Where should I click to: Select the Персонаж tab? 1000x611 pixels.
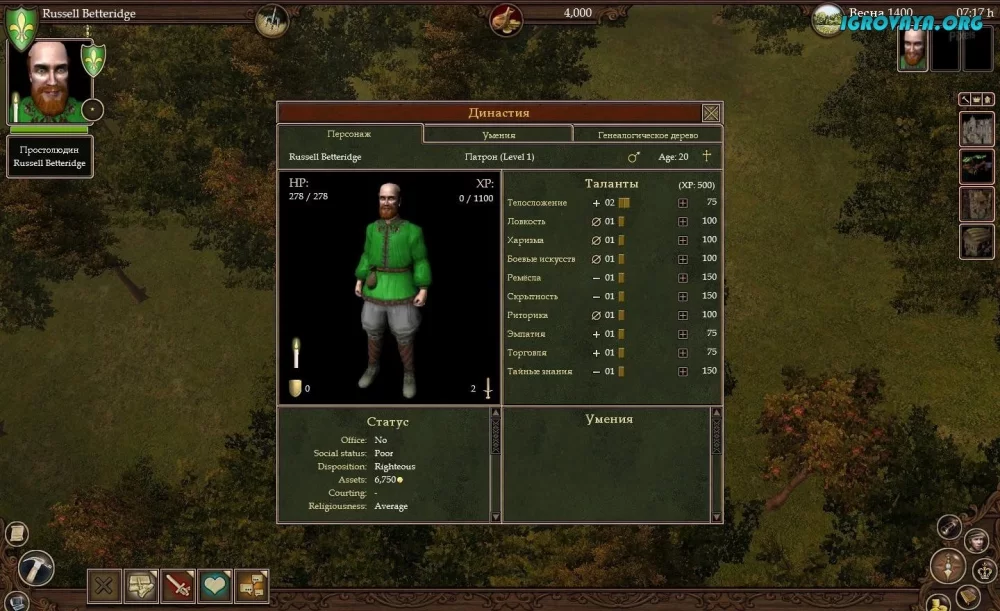tap(350, 134)
